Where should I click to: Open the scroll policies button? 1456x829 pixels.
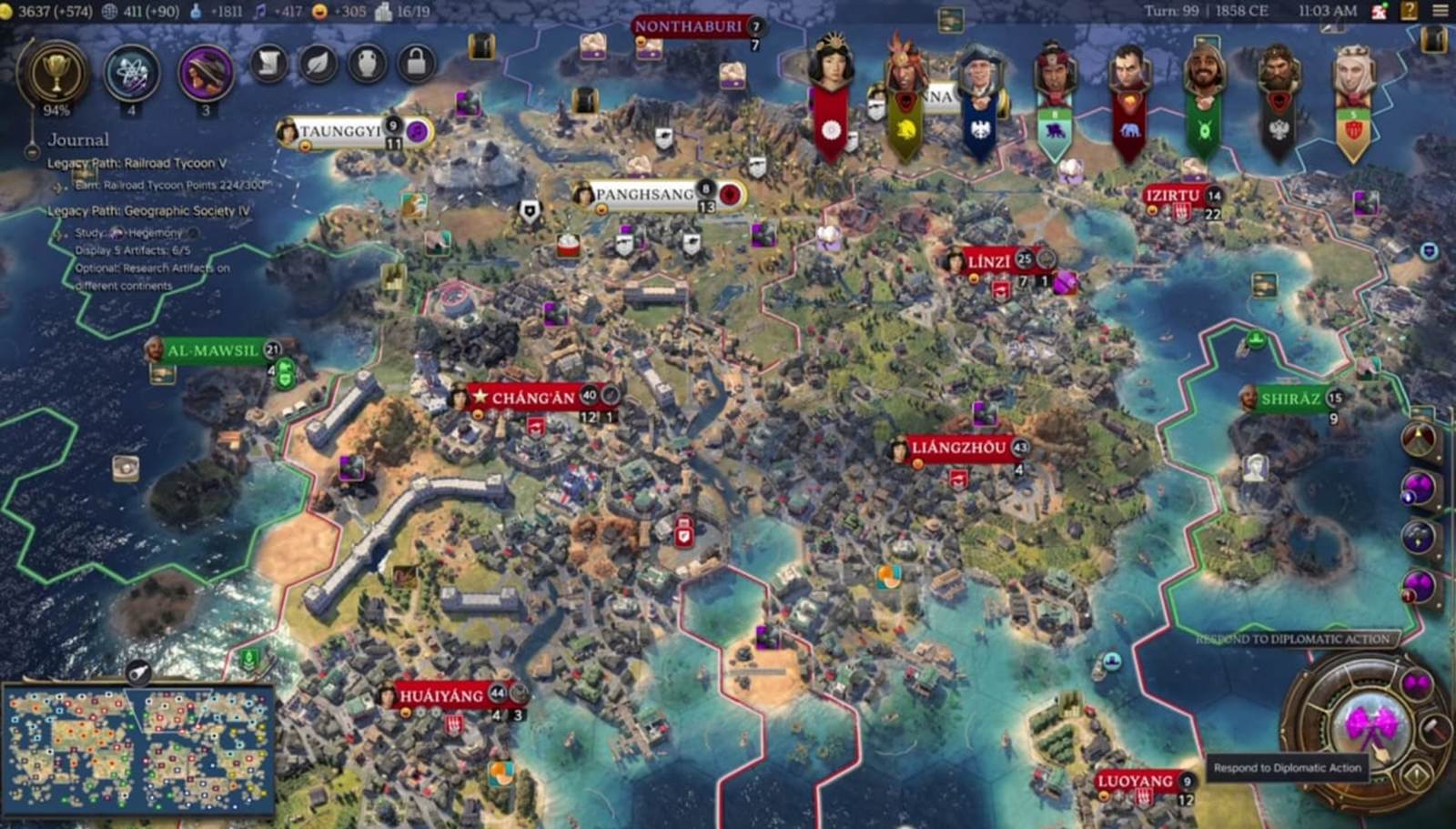269,63
